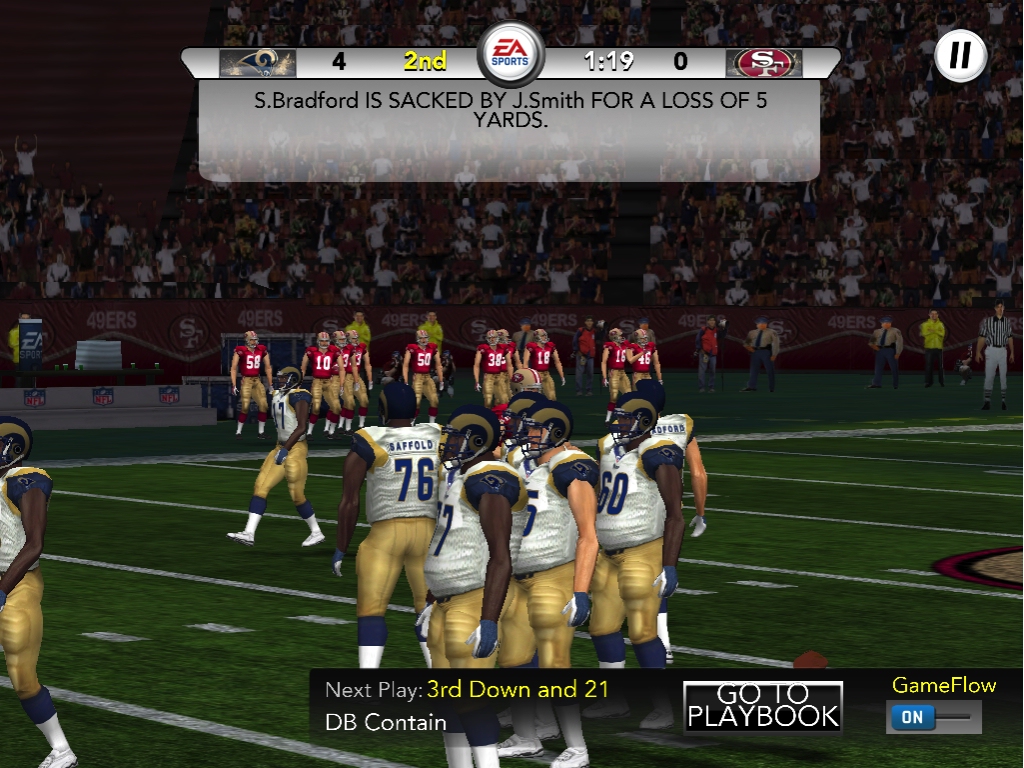Open the playbook with Go To Playbook
Viewport: 1024px width, 768px height.
763,706
